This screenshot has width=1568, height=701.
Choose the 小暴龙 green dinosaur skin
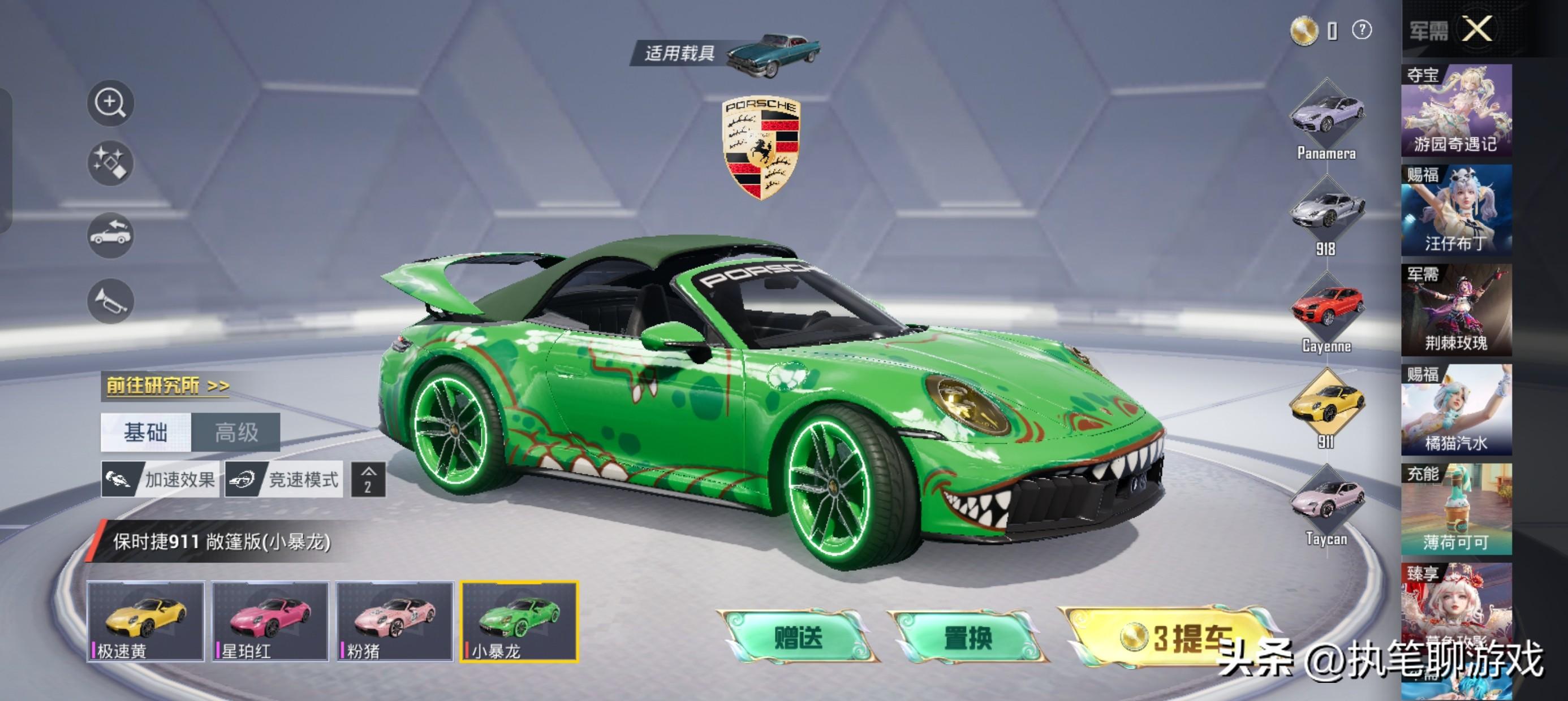coord(519,621)
